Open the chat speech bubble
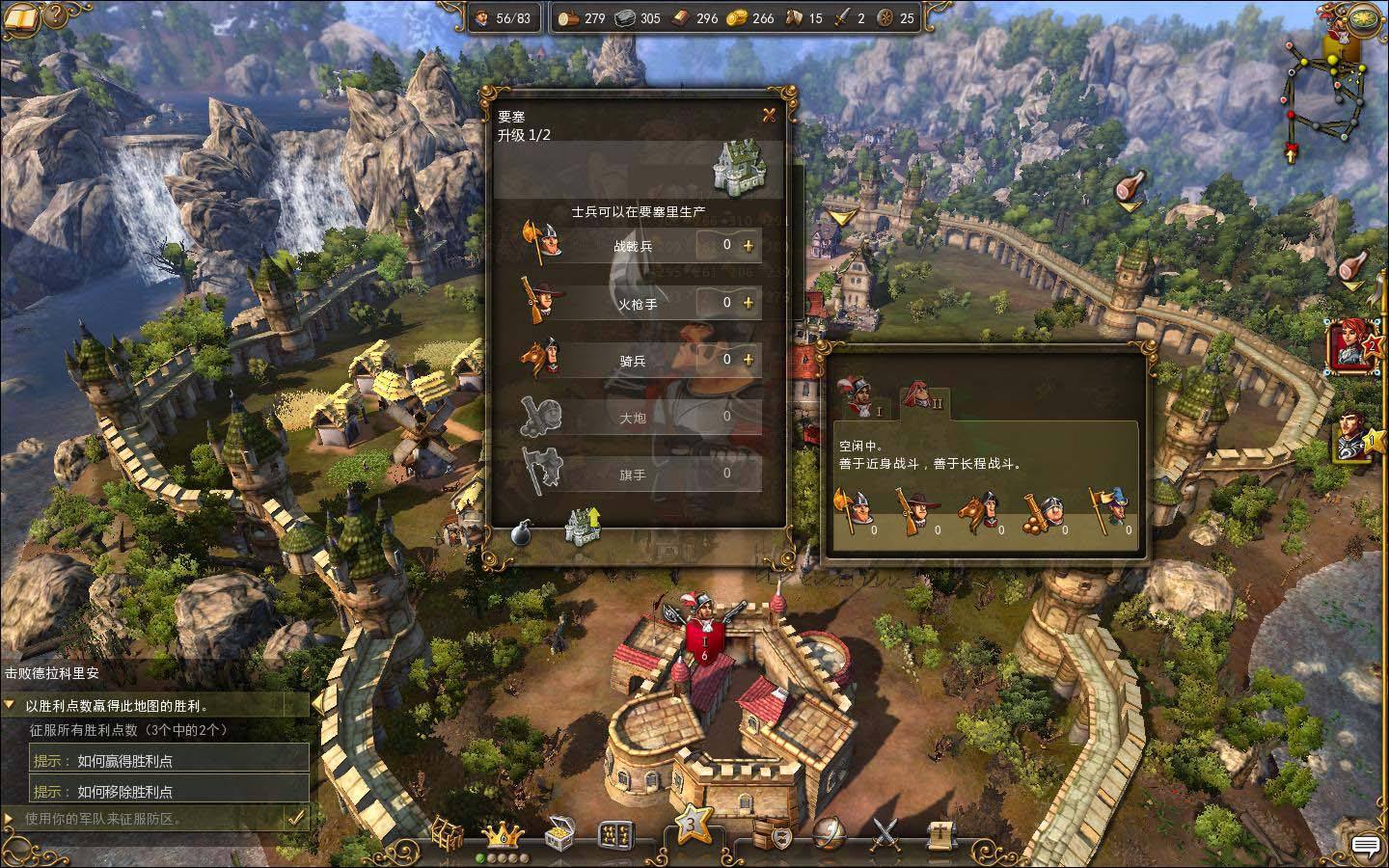 (1366, 846)
